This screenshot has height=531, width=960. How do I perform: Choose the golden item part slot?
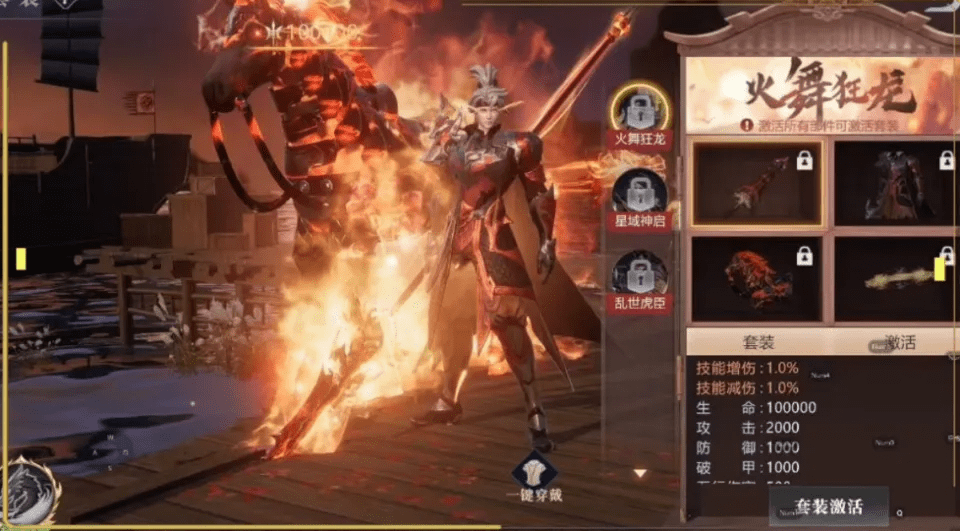tap(897, 279)
